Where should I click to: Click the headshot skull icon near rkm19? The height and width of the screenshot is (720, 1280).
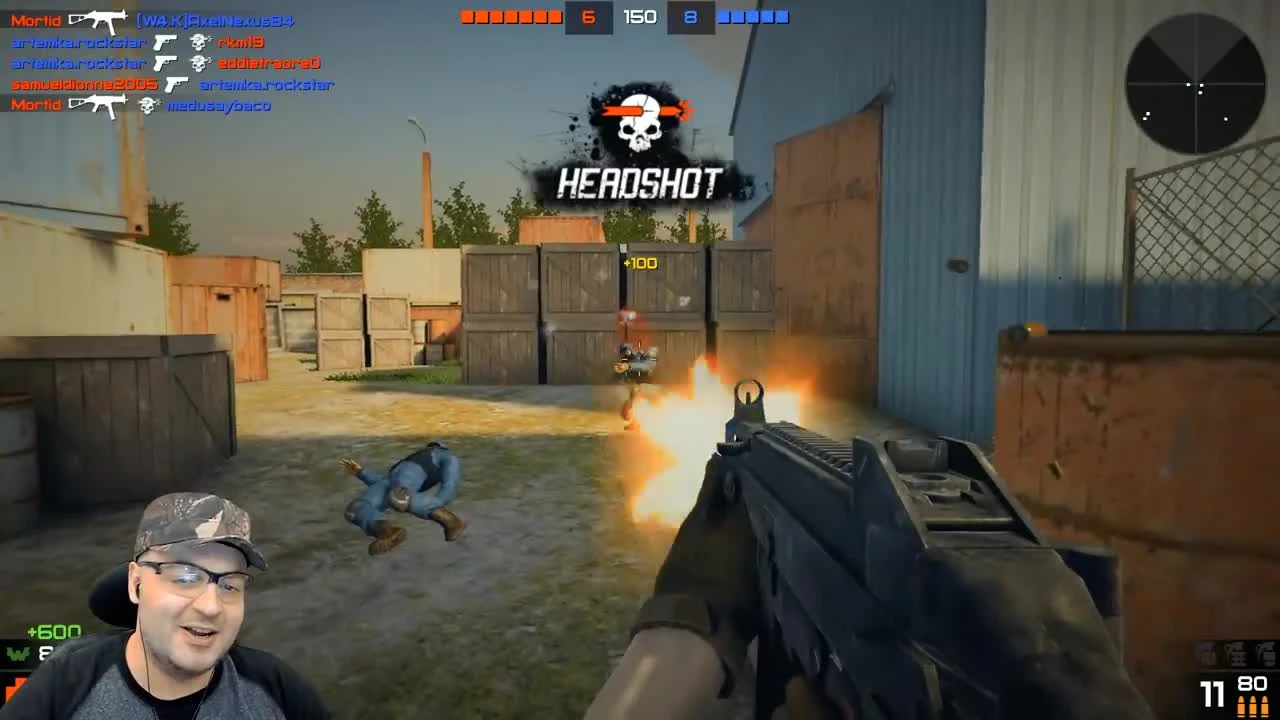(x=200, y=41)
